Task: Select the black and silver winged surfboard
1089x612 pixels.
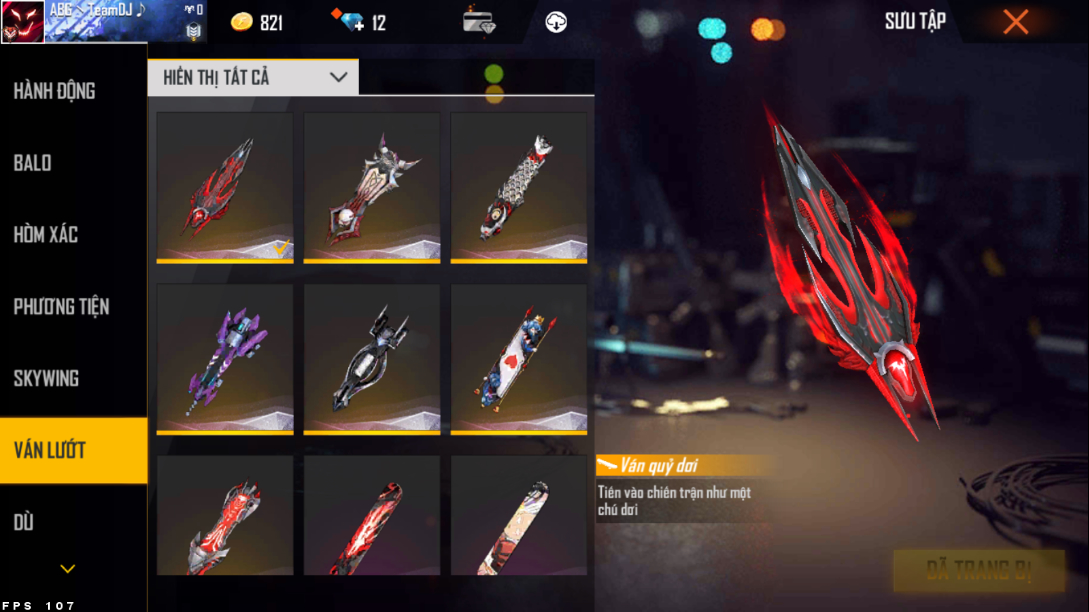Action: click(371, 359)
